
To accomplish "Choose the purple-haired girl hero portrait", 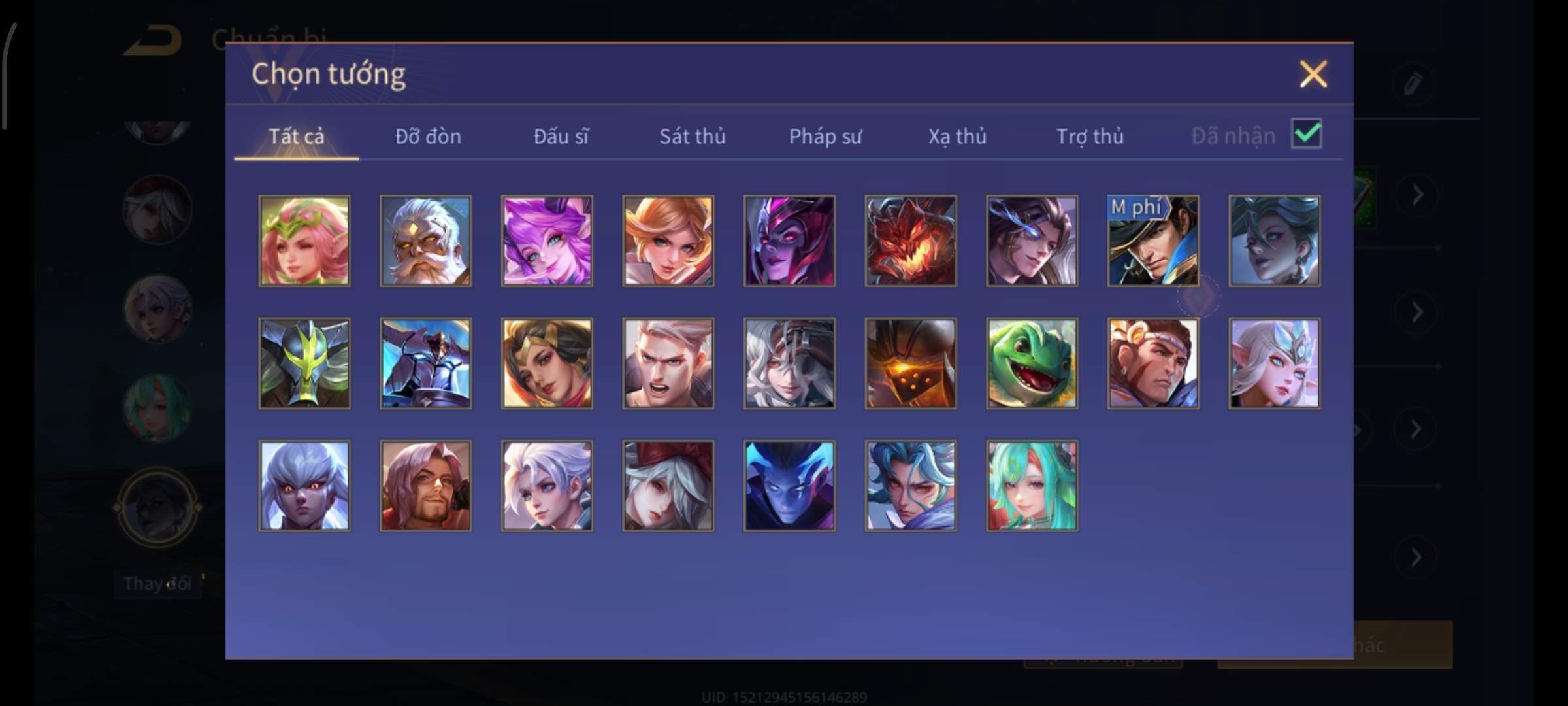I will click(547, 241).
